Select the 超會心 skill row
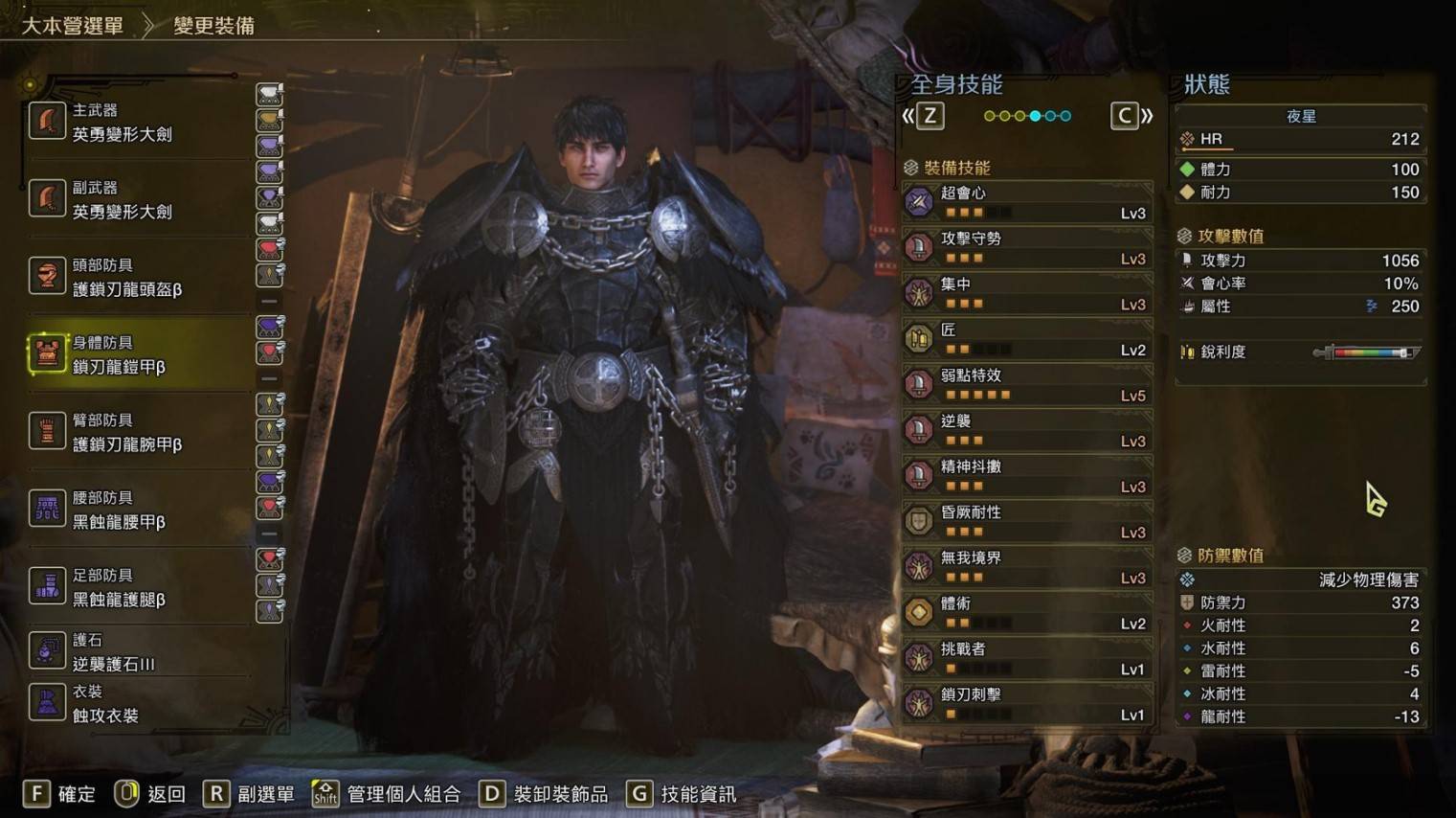This screenshot has height=818, width=1456. coord(1028,202)
